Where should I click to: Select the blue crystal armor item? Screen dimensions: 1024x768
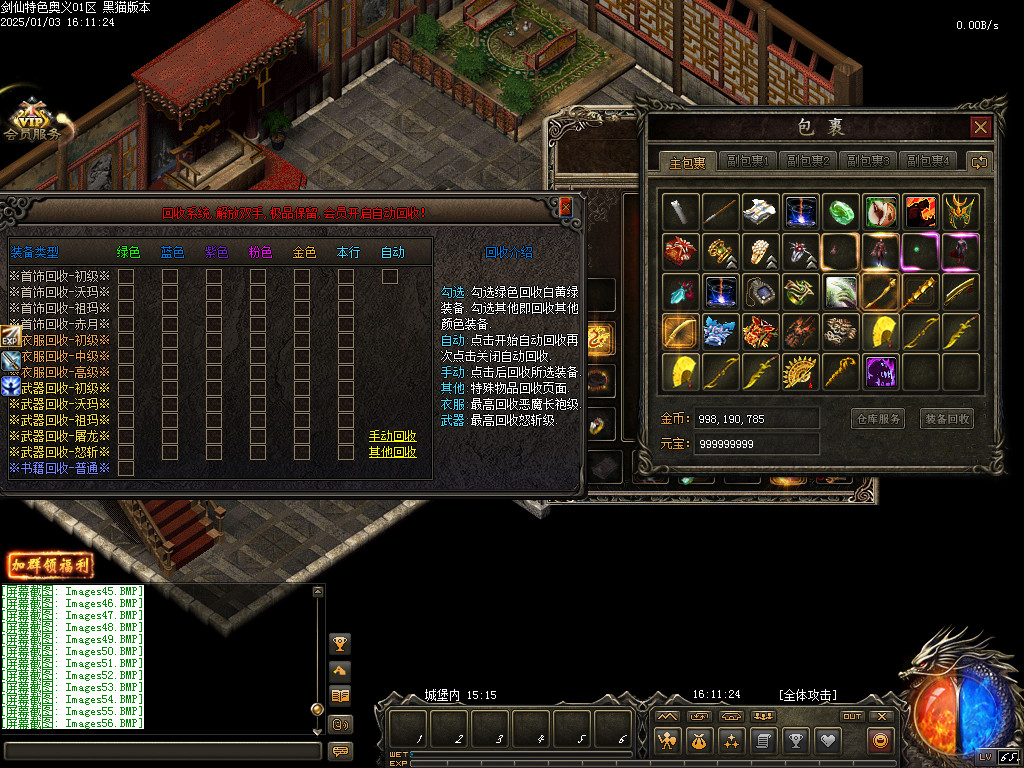[721, 331]
